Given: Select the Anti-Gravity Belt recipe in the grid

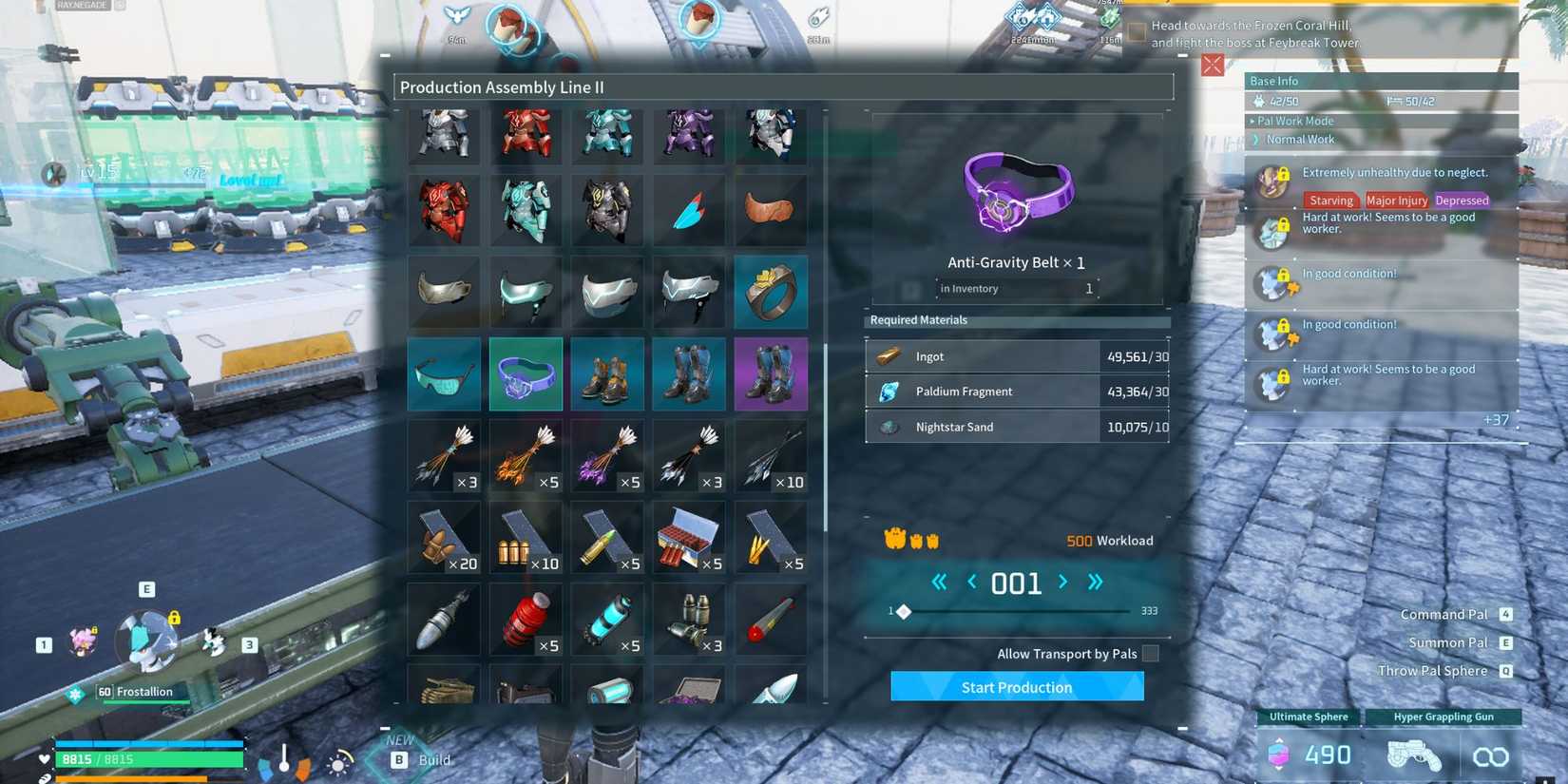Looking at the screenshot, I should [526, 373].
